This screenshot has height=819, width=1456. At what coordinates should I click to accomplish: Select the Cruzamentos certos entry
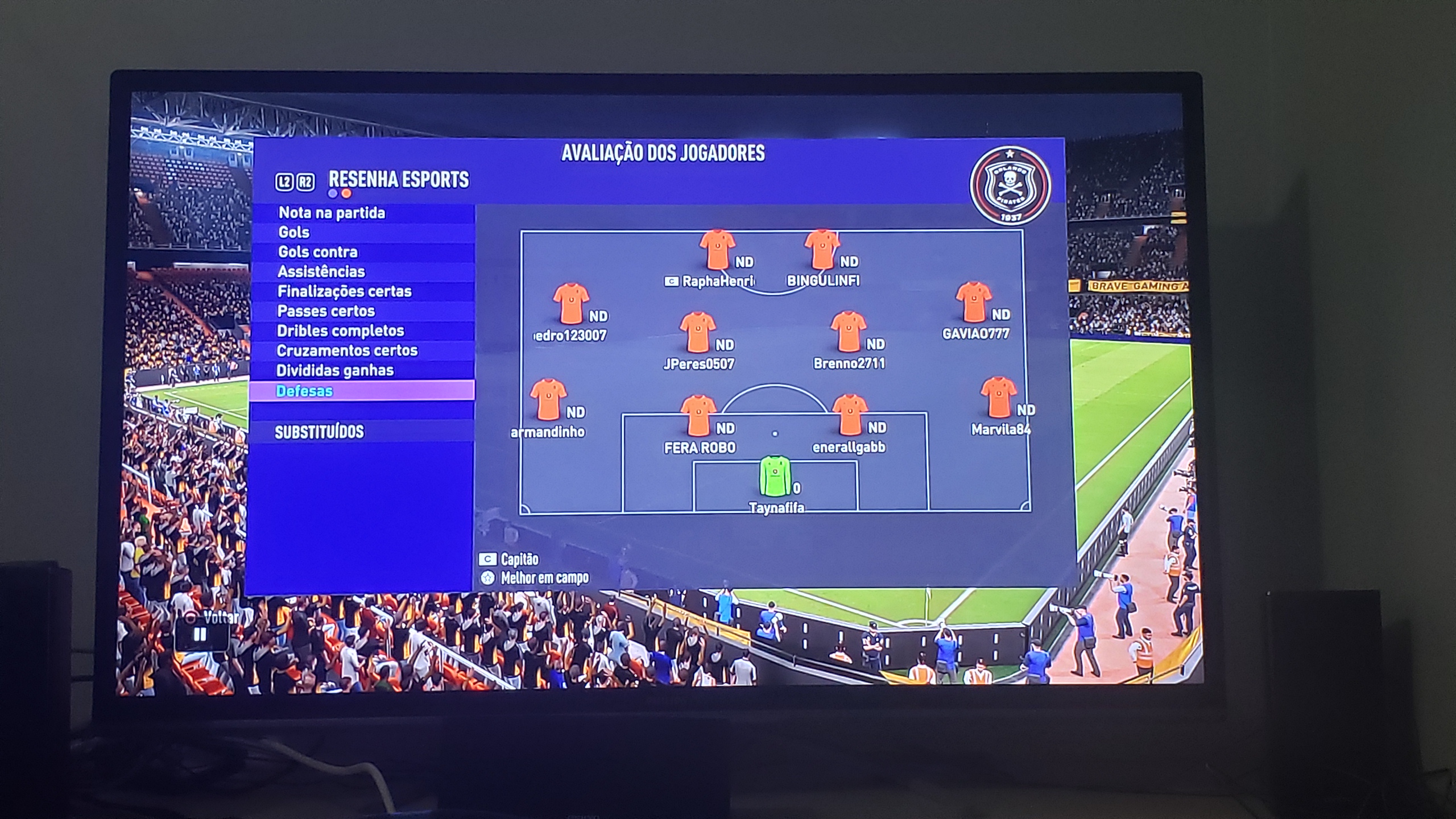click(x=347, y=351)
